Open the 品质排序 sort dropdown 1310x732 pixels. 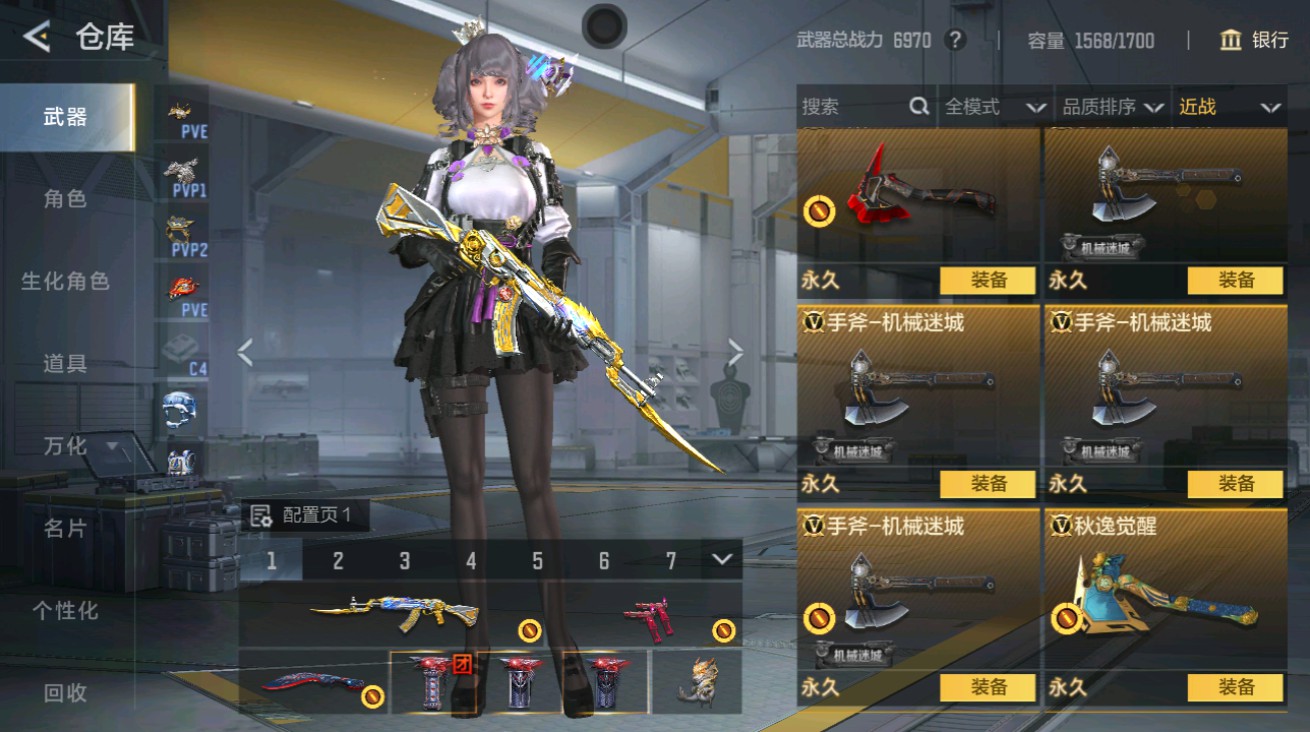[x=1113, y=107]
